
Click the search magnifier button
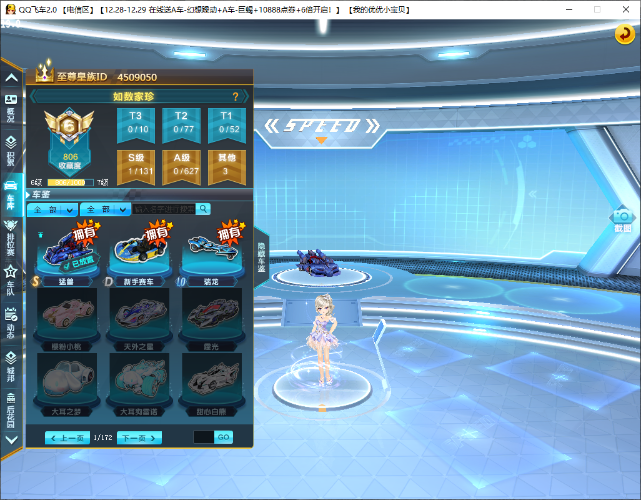[203, 209]
